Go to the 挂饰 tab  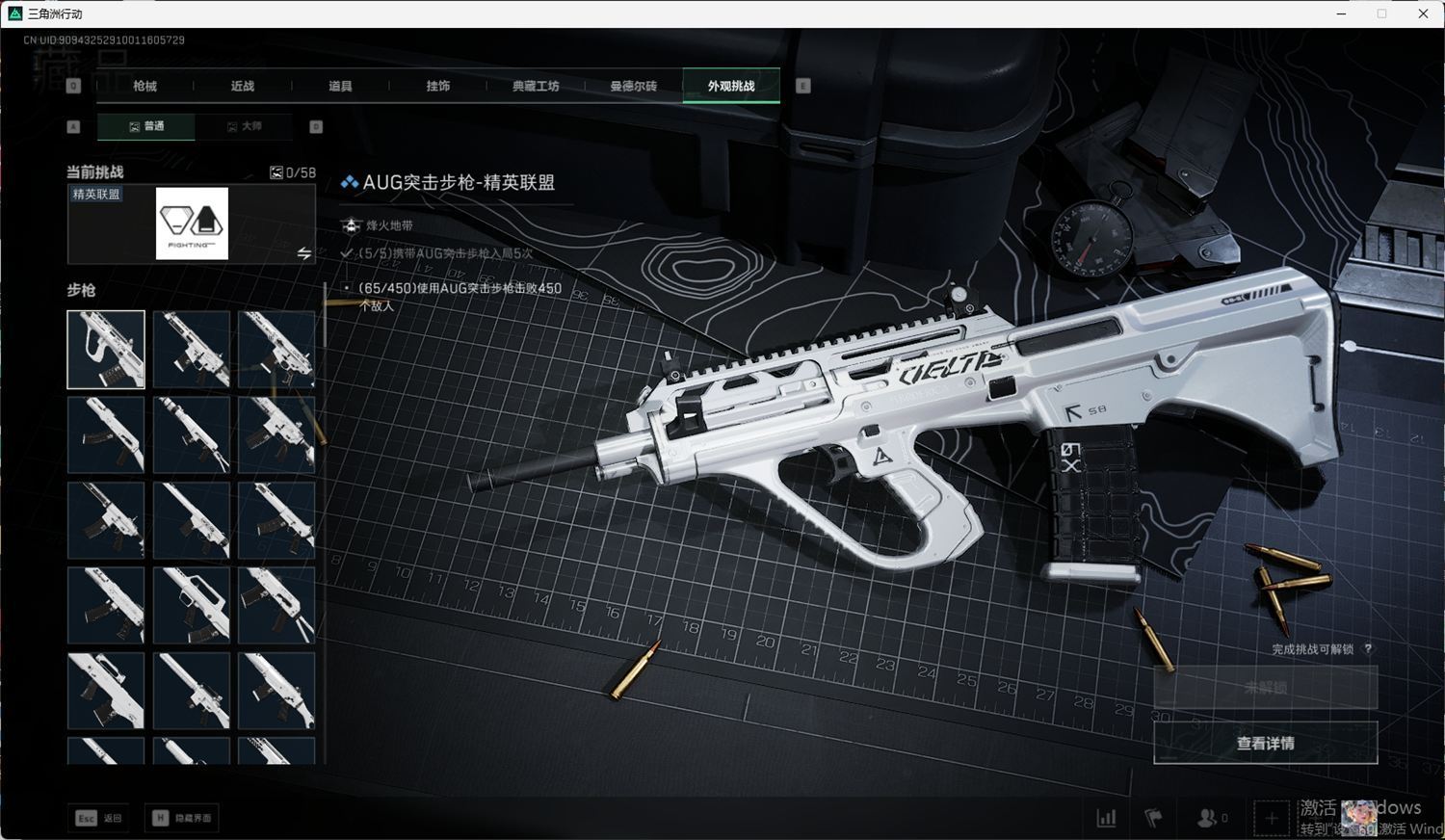coord(438,86)
